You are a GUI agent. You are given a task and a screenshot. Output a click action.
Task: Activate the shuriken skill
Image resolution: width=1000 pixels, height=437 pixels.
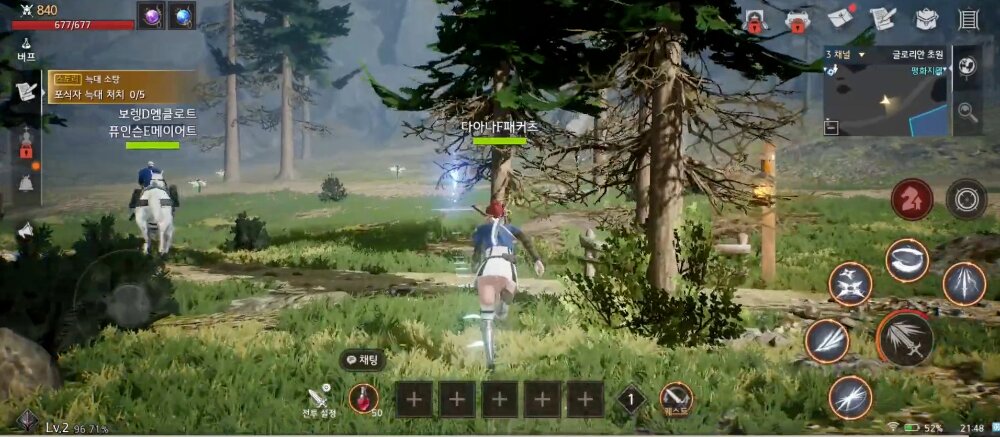[850, 284]
